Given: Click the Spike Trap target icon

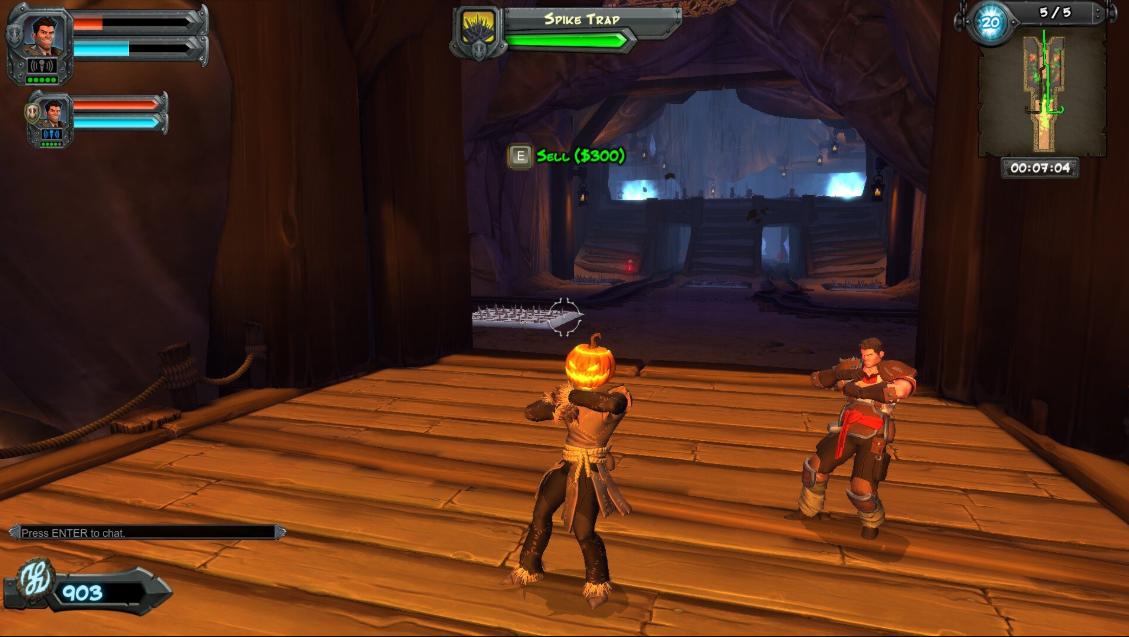Looking at the screenshot, I should [x=476, y=31].
